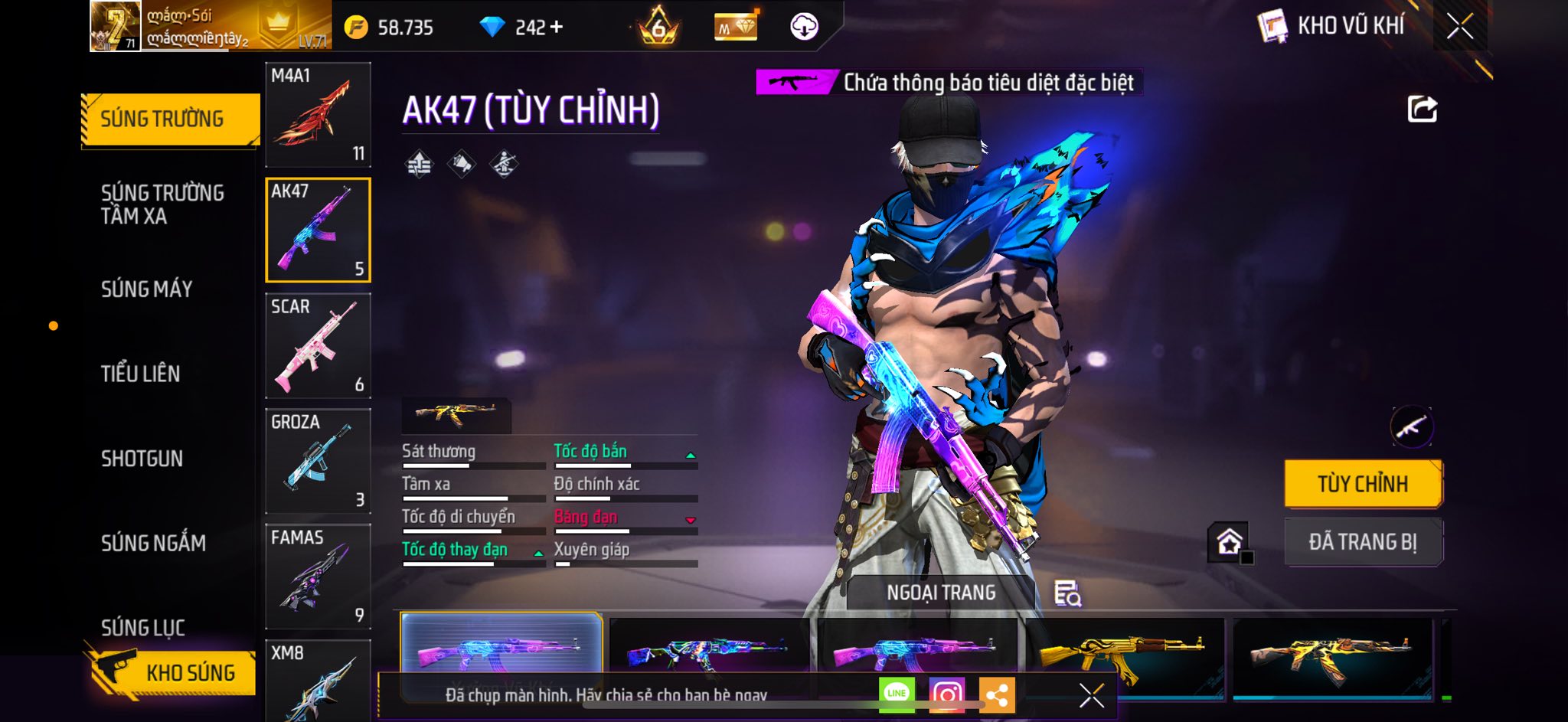
Task: Click the Tùy Chỉnh customize button
Action: click(x=1363, y=484)
